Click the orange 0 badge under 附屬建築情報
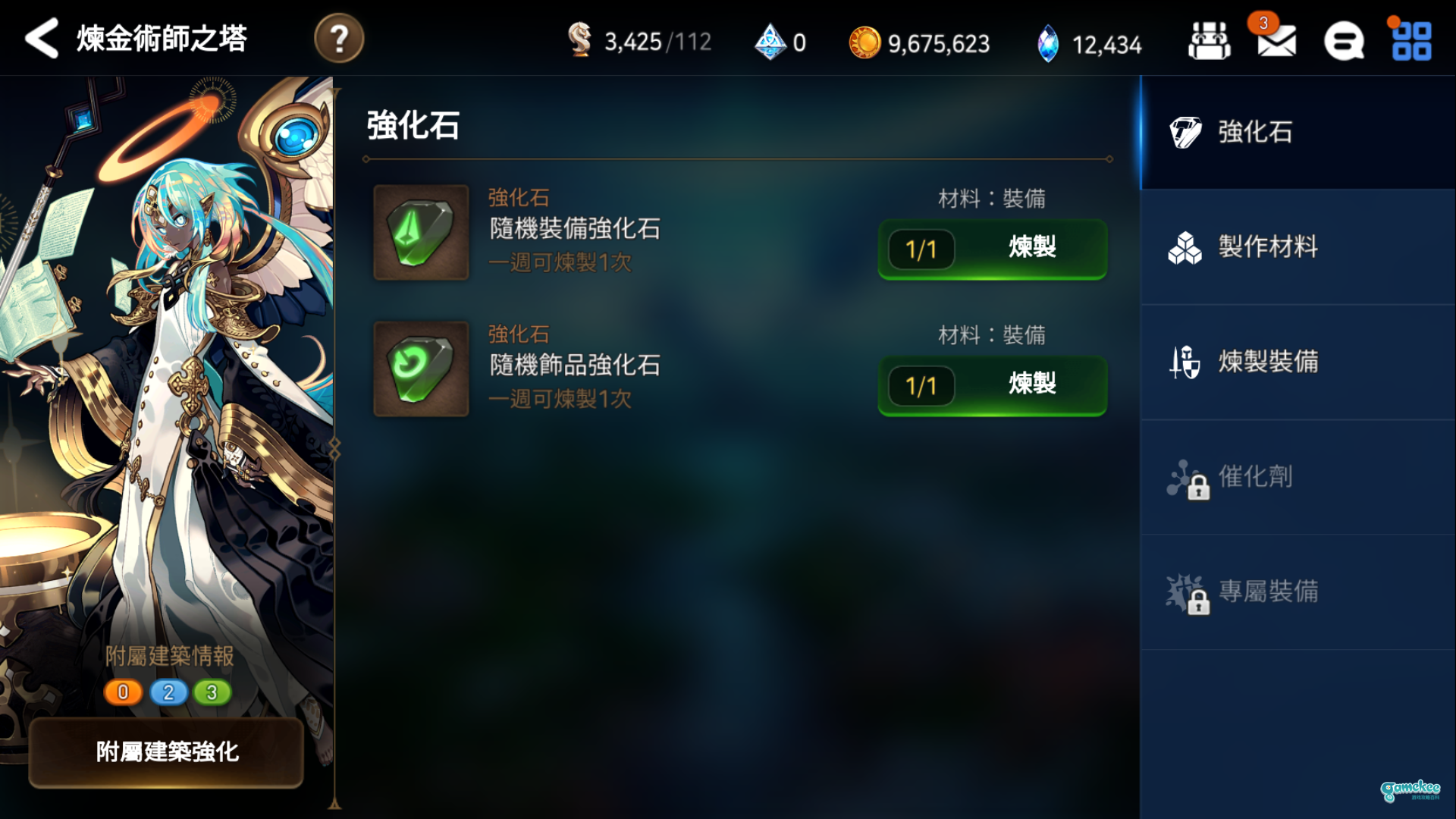The height and width of the screenshot is (819, 1456). click(122, 692)
